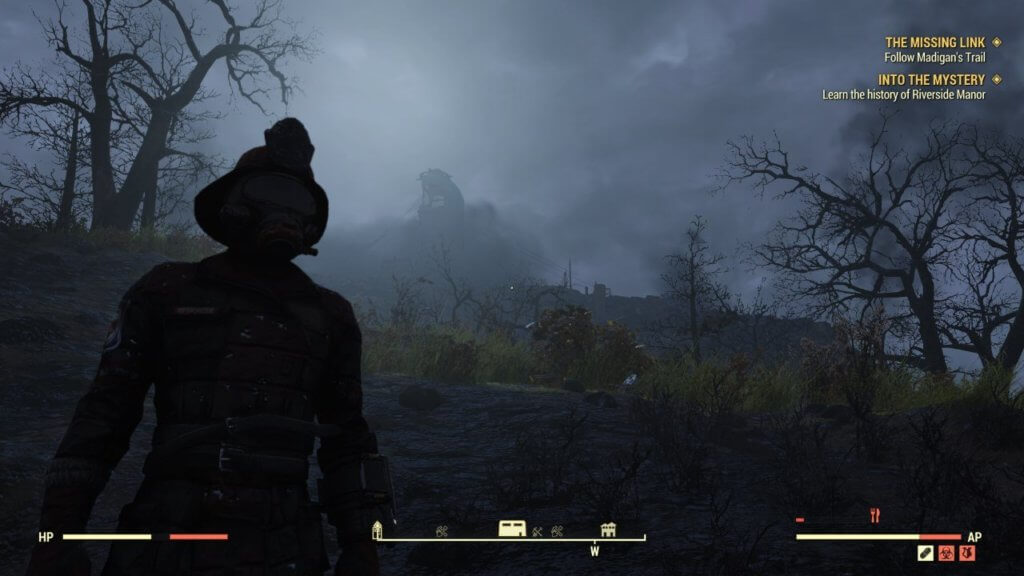Select the two-house location marker on compass
The height and width of the screenshot is (576, 1024).
(x=608, y=529)
